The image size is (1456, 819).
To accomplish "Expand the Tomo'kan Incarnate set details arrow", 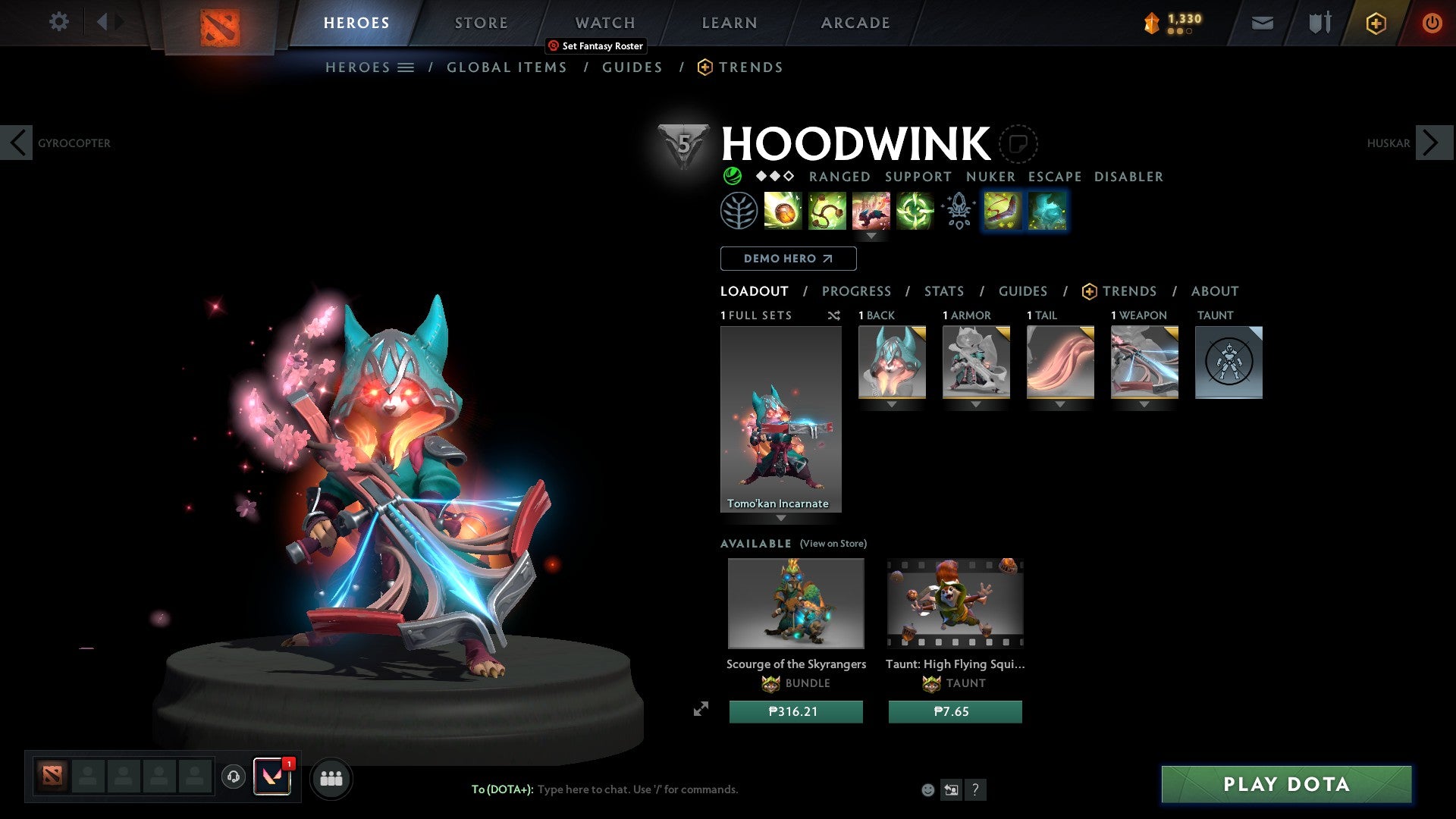I will tap(781, 516).
